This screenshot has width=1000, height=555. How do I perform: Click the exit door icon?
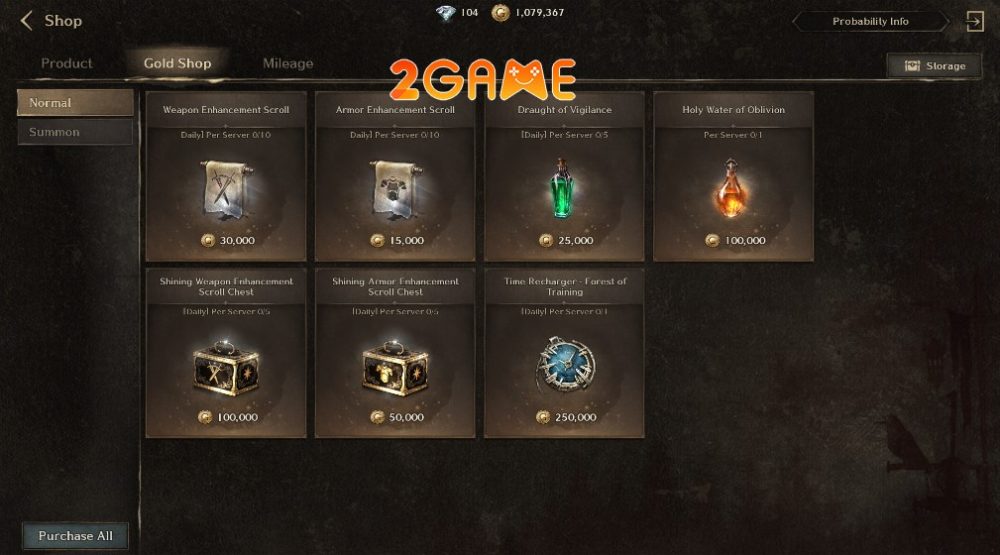tap(975, 21)
